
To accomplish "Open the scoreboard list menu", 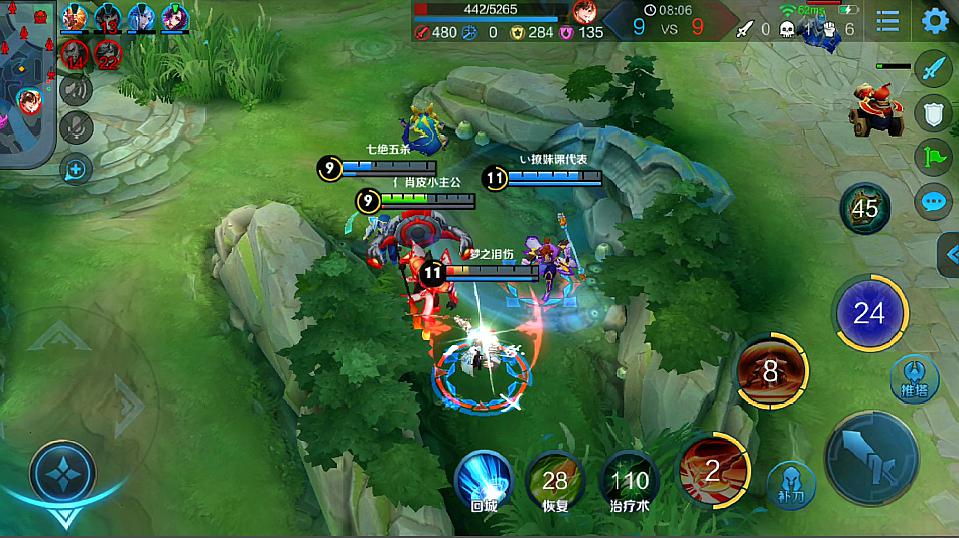I will click(x=887, y=21).
